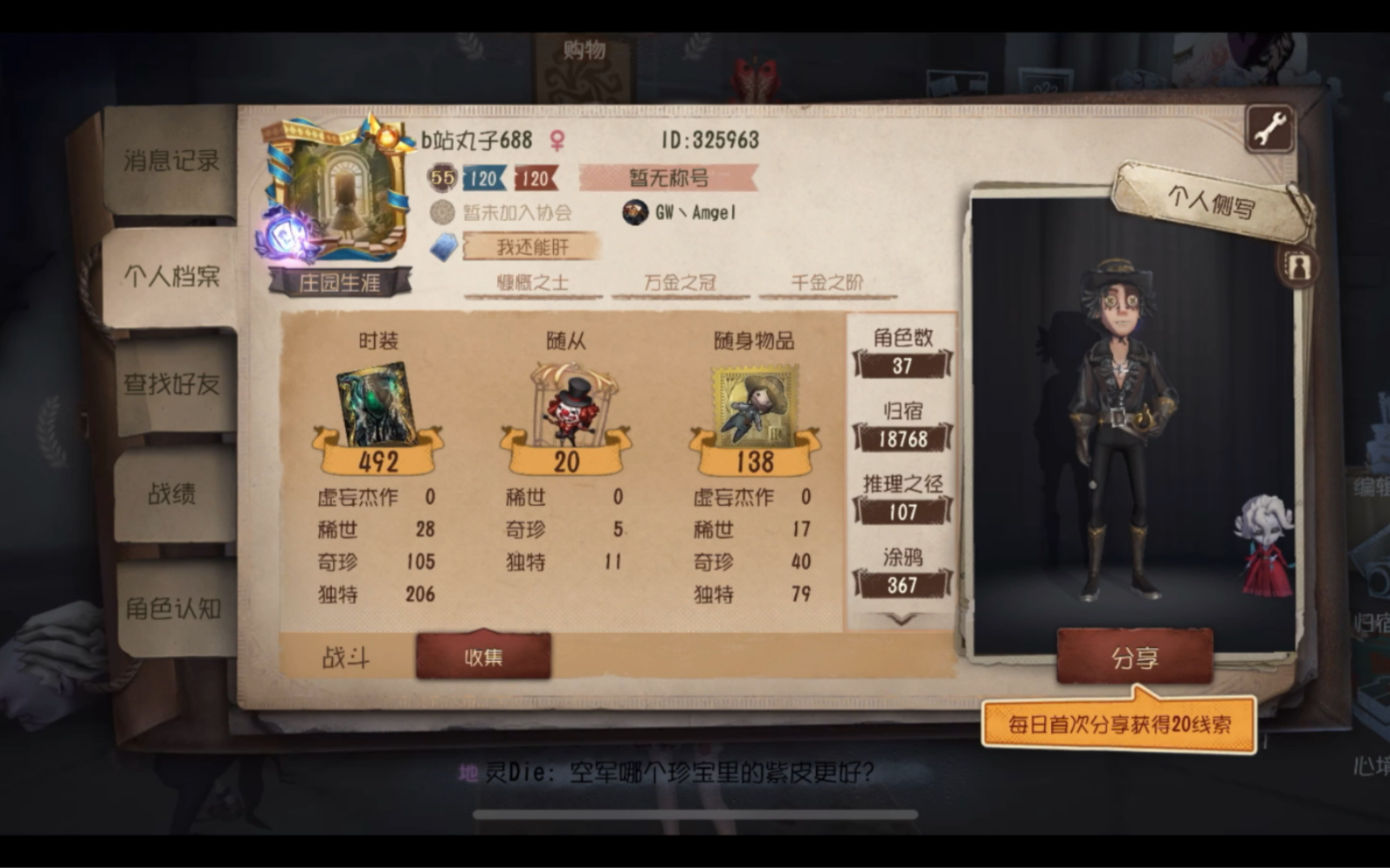Click the 我还能肝 signature field
Image resolution: width=1390 pixels, height=868 pixels.
(x=533, y=245)
